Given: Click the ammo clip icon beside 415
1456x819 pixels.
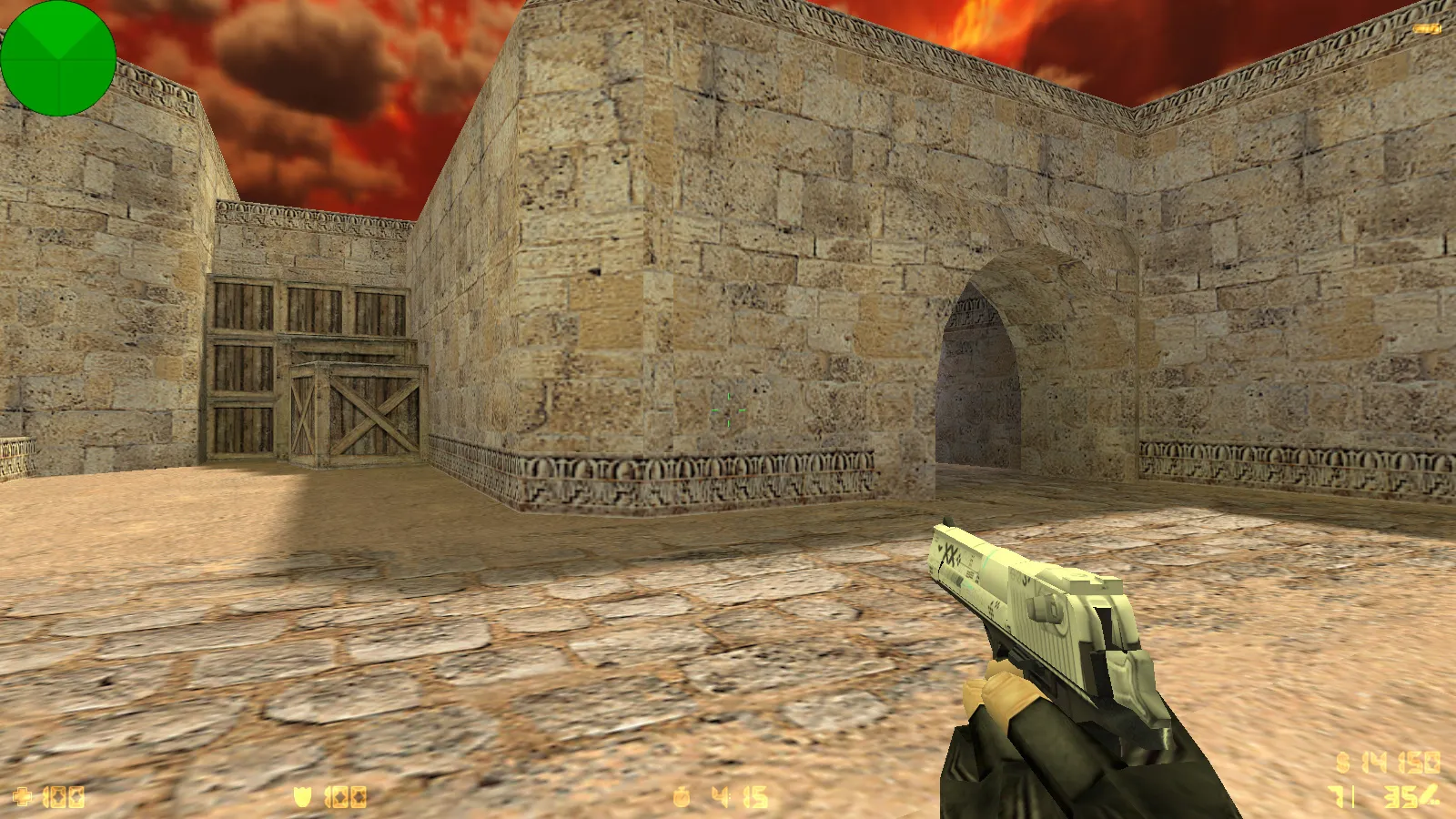Looking at the screenshot, I should click(681, 794).
